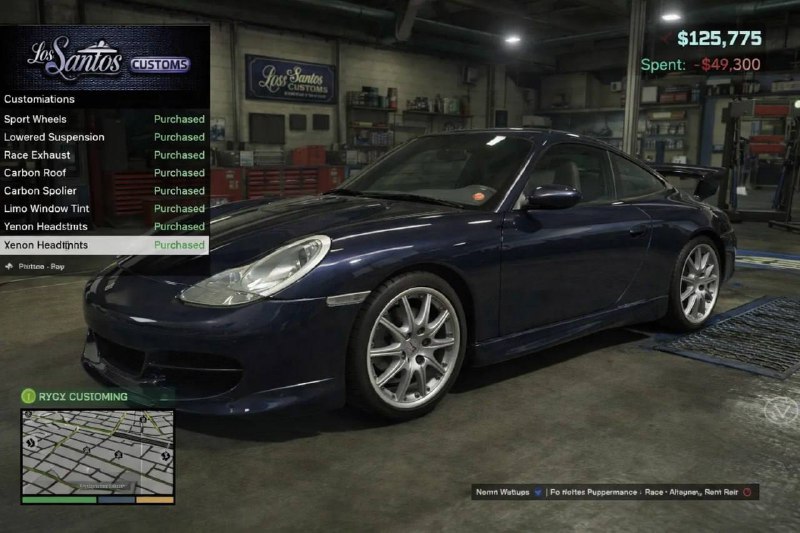The image size is (800, 533).
Task: Pick the Carbon Spolier menu entry
Action: click(104, 191)
